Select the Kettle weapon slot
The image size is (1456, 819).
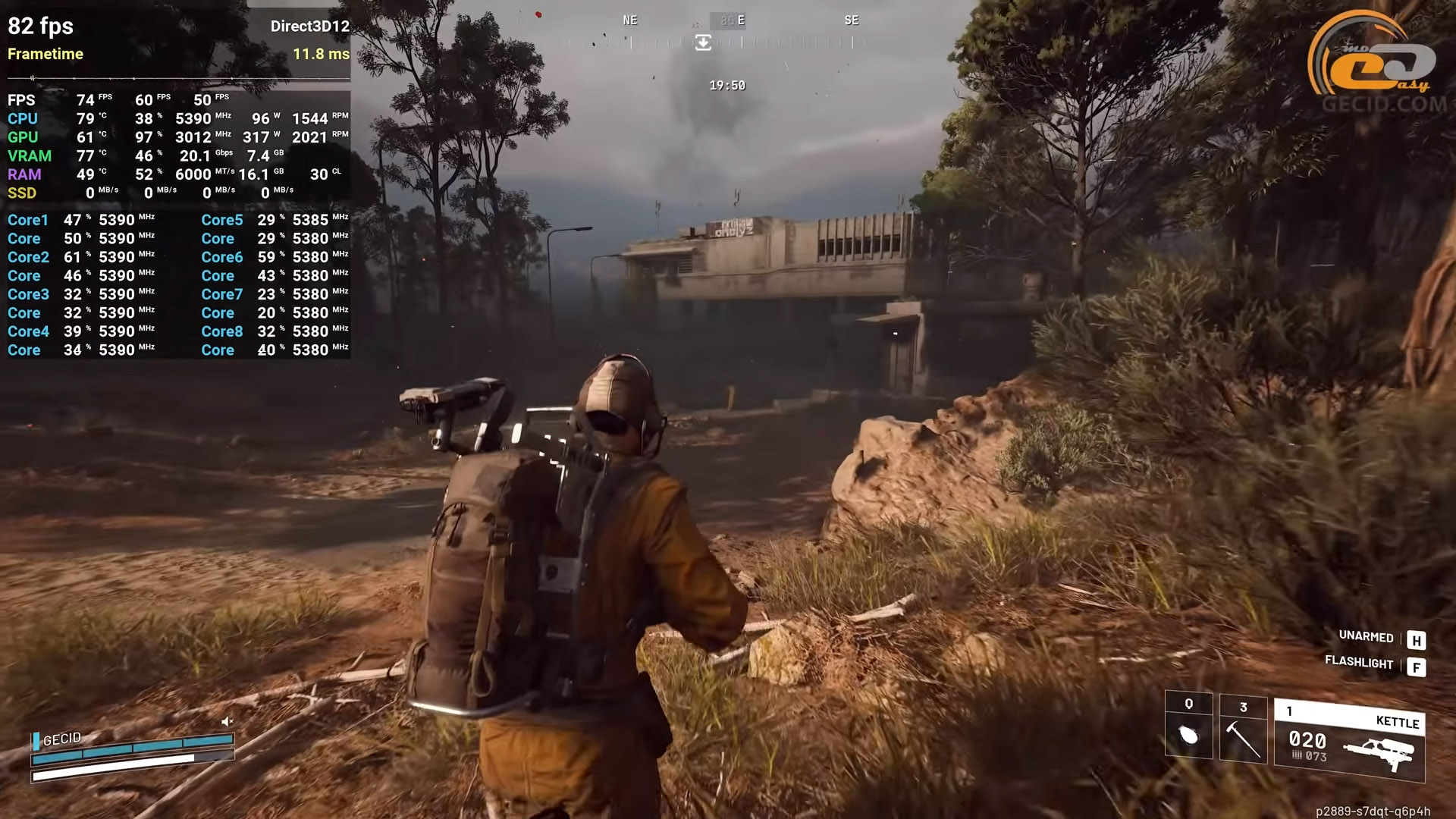click(1350, 740)
